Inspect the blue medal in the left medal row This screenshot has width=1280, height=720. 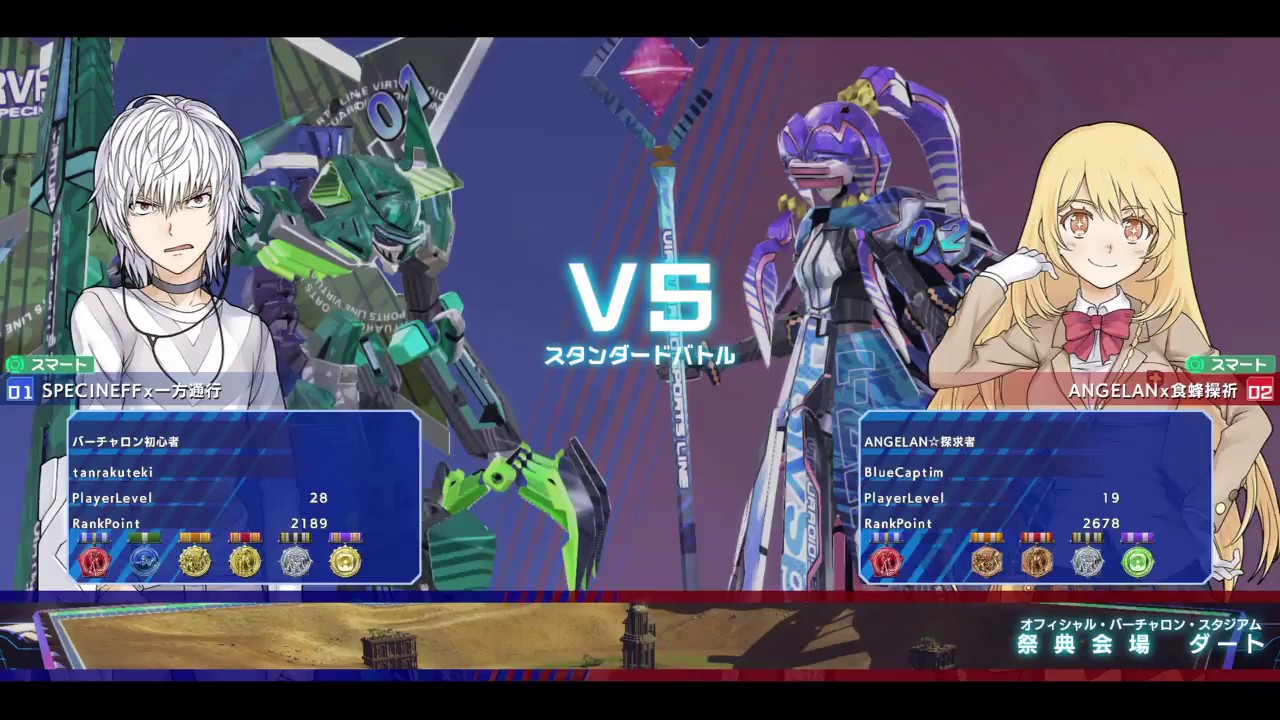point(144,560)
